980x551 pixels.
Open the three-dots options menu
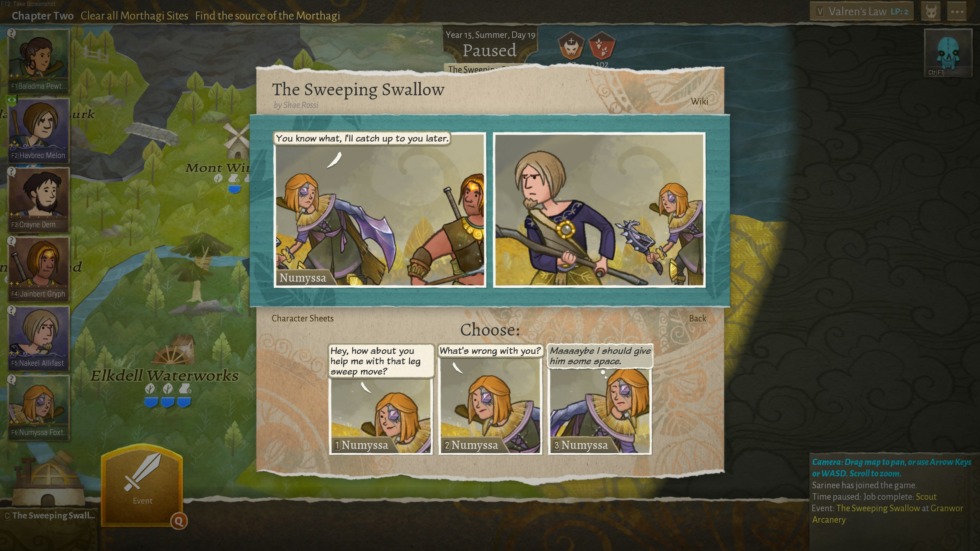click(x=956, y=12)
